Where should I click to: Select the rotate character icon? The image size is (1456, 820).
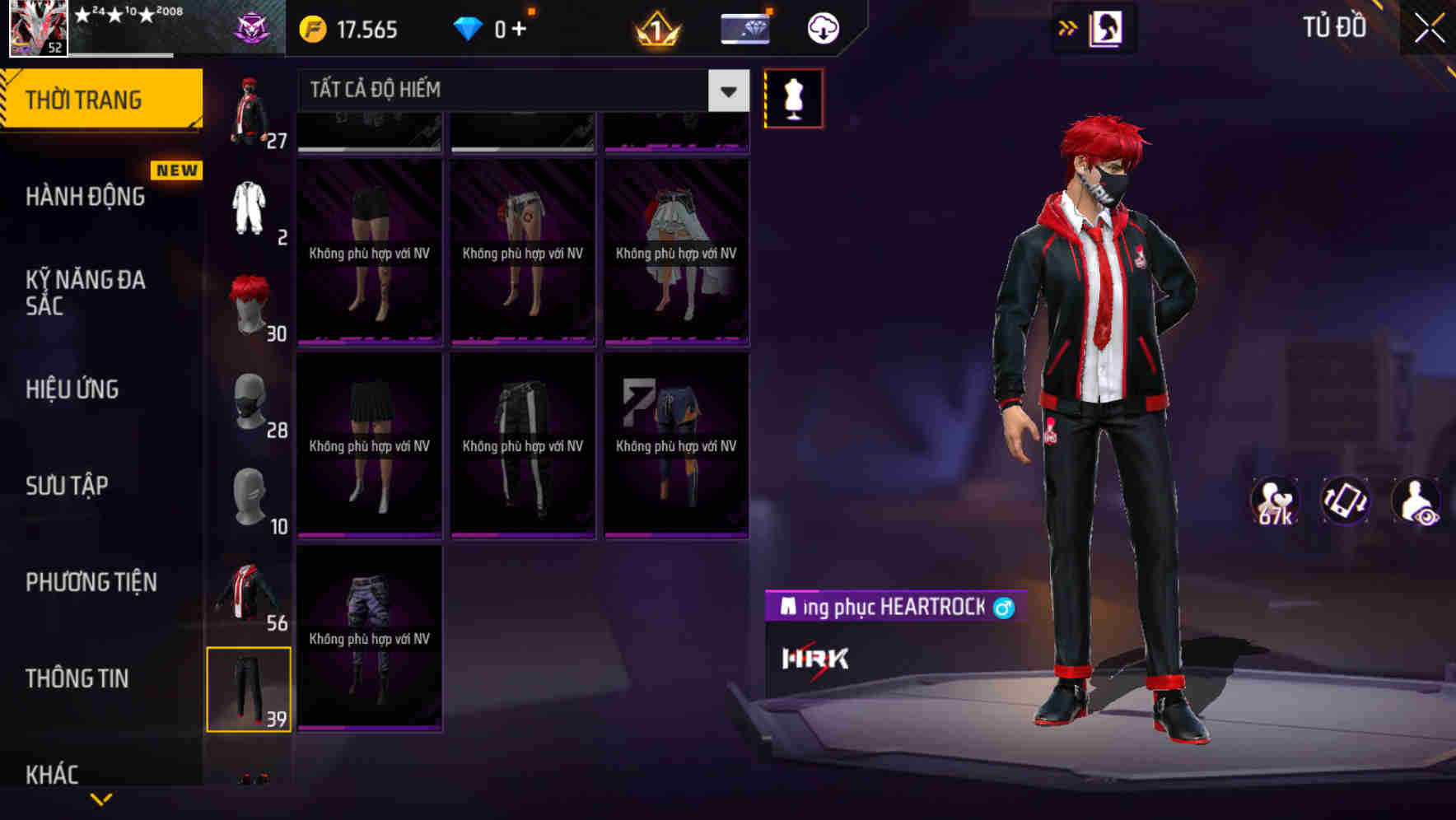pyautogui.click(x=1346, y=501)
